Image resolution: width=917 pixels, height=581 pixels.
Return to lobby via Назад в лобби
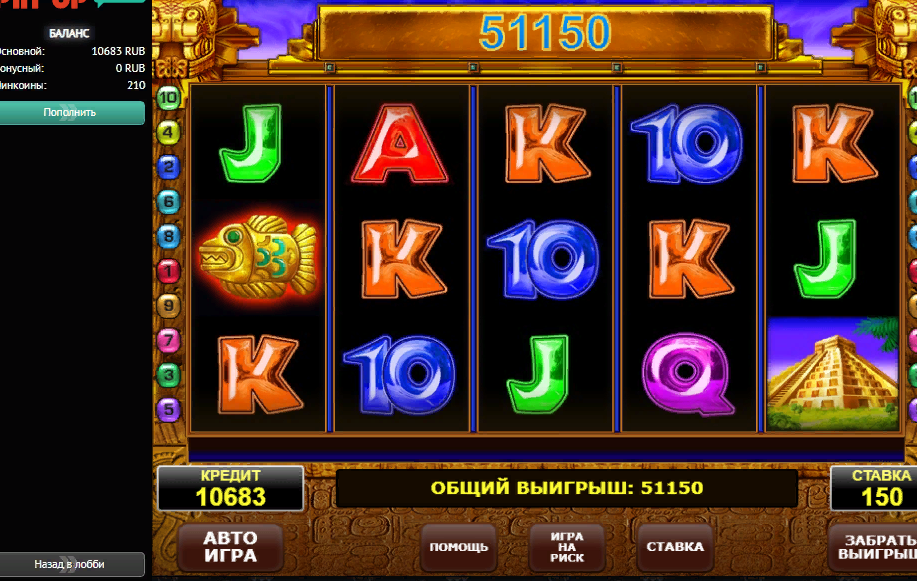tap(72, 565)
